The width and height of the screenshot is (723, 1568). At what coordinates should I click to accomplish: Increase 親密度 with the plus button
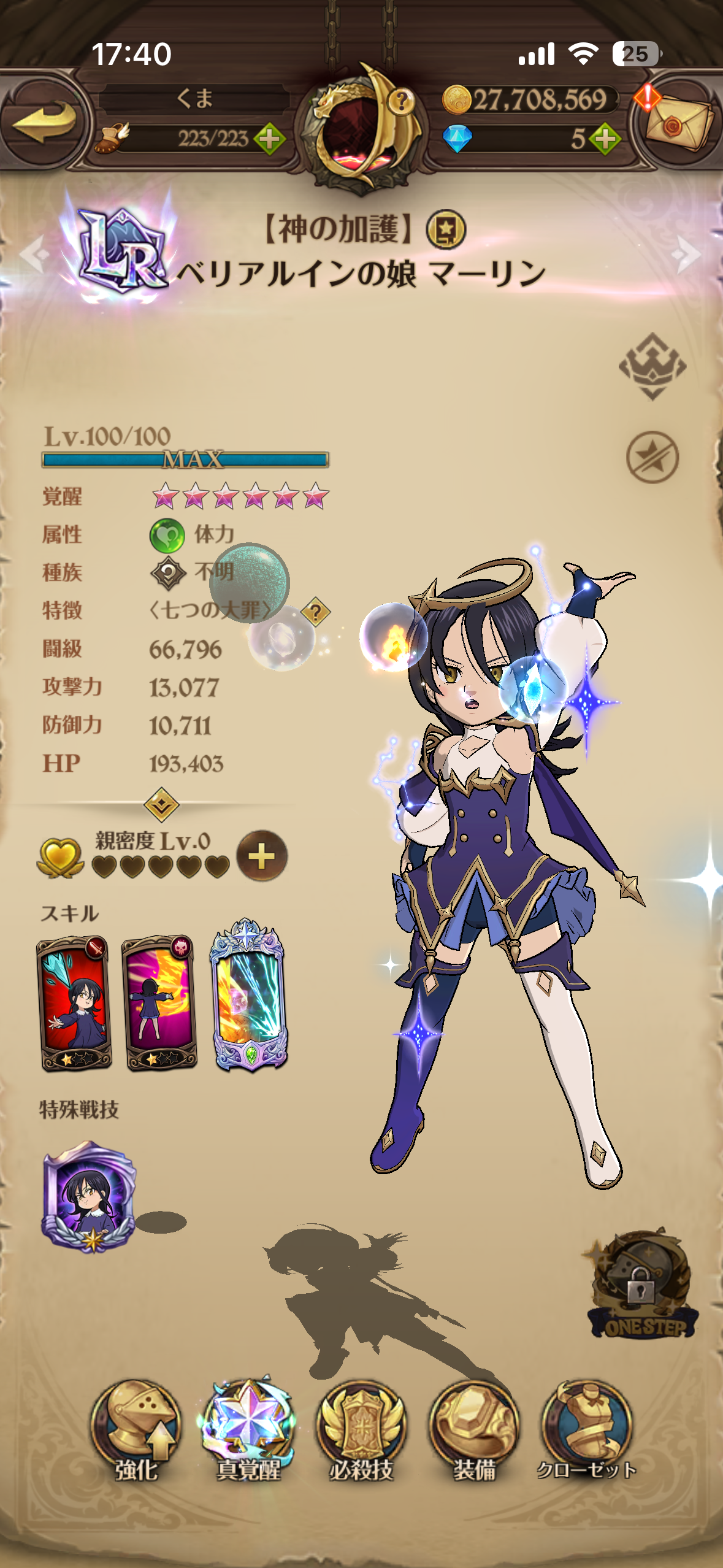[x=262, y=856]
